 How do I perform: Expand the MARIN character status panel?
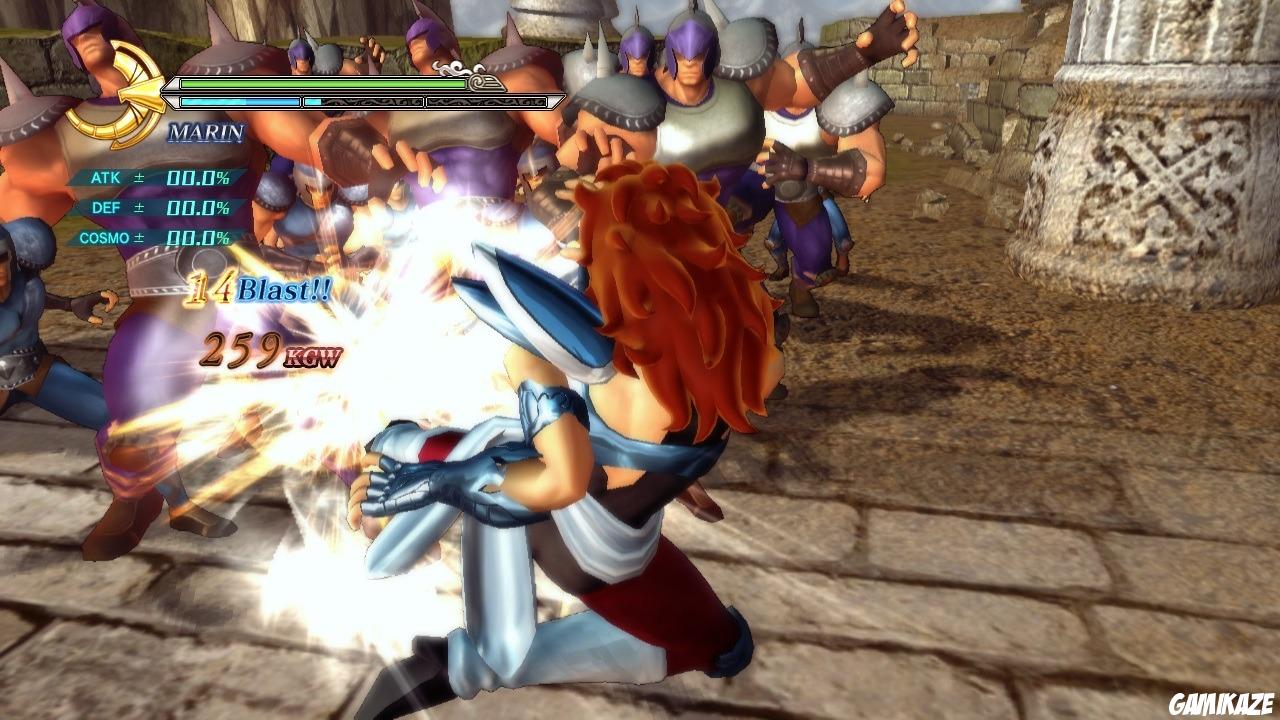point(204,130)
